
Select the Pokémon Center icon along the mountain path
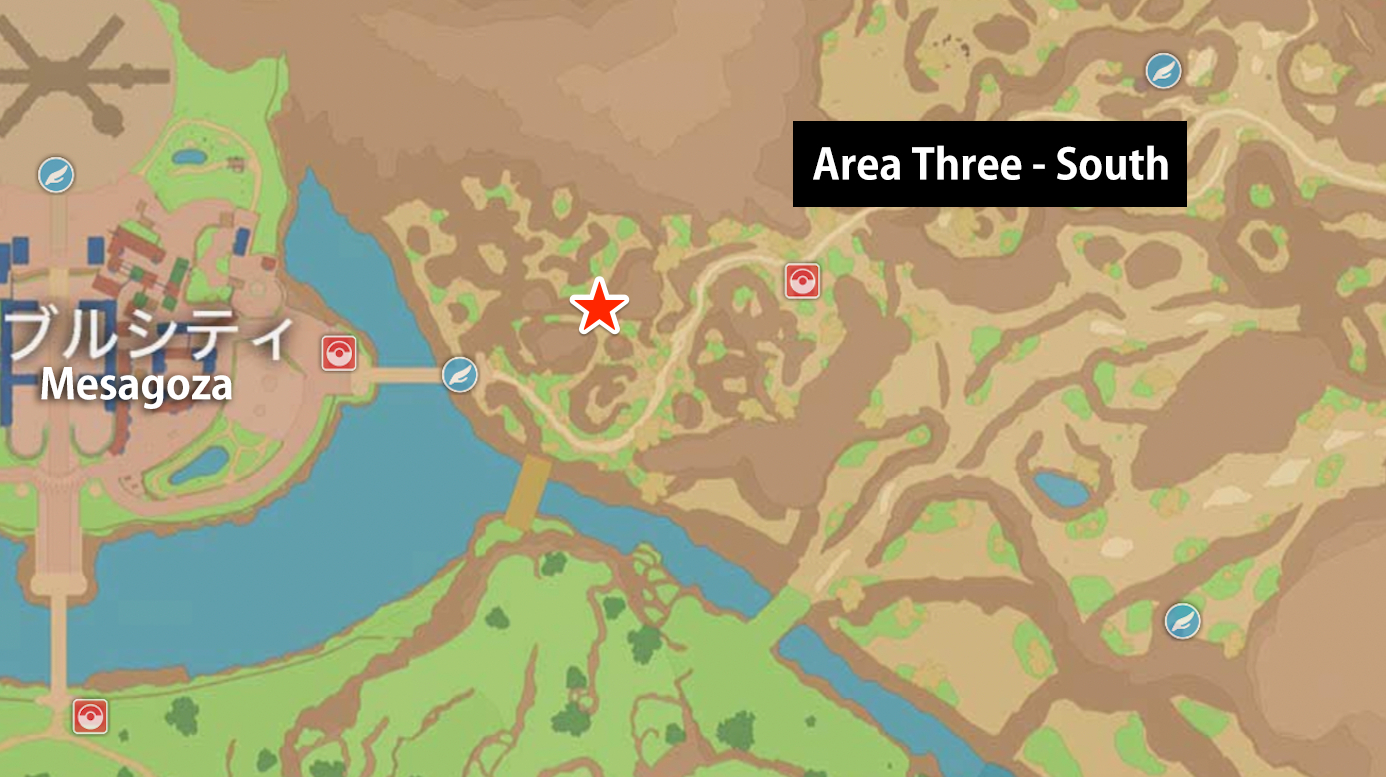(803, 281)
